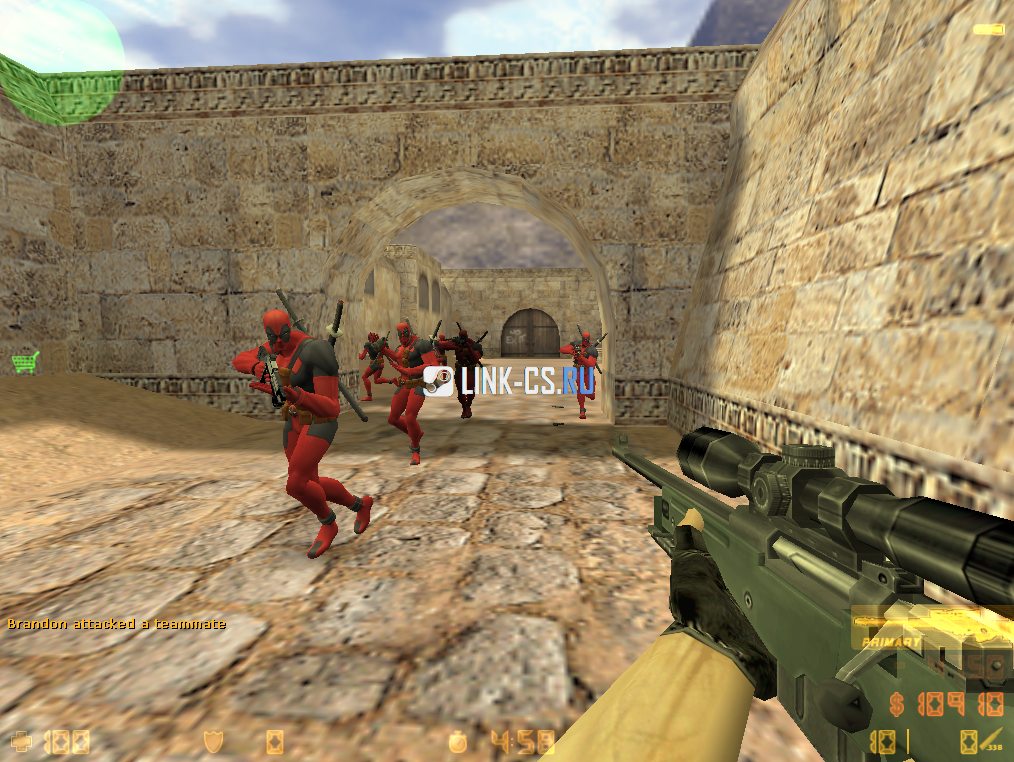This screenshot has width=1014, height=762.
Task: Click the yellow flashlight battery indicator icon
Action: pyautogui.click(x=988, y=30)
